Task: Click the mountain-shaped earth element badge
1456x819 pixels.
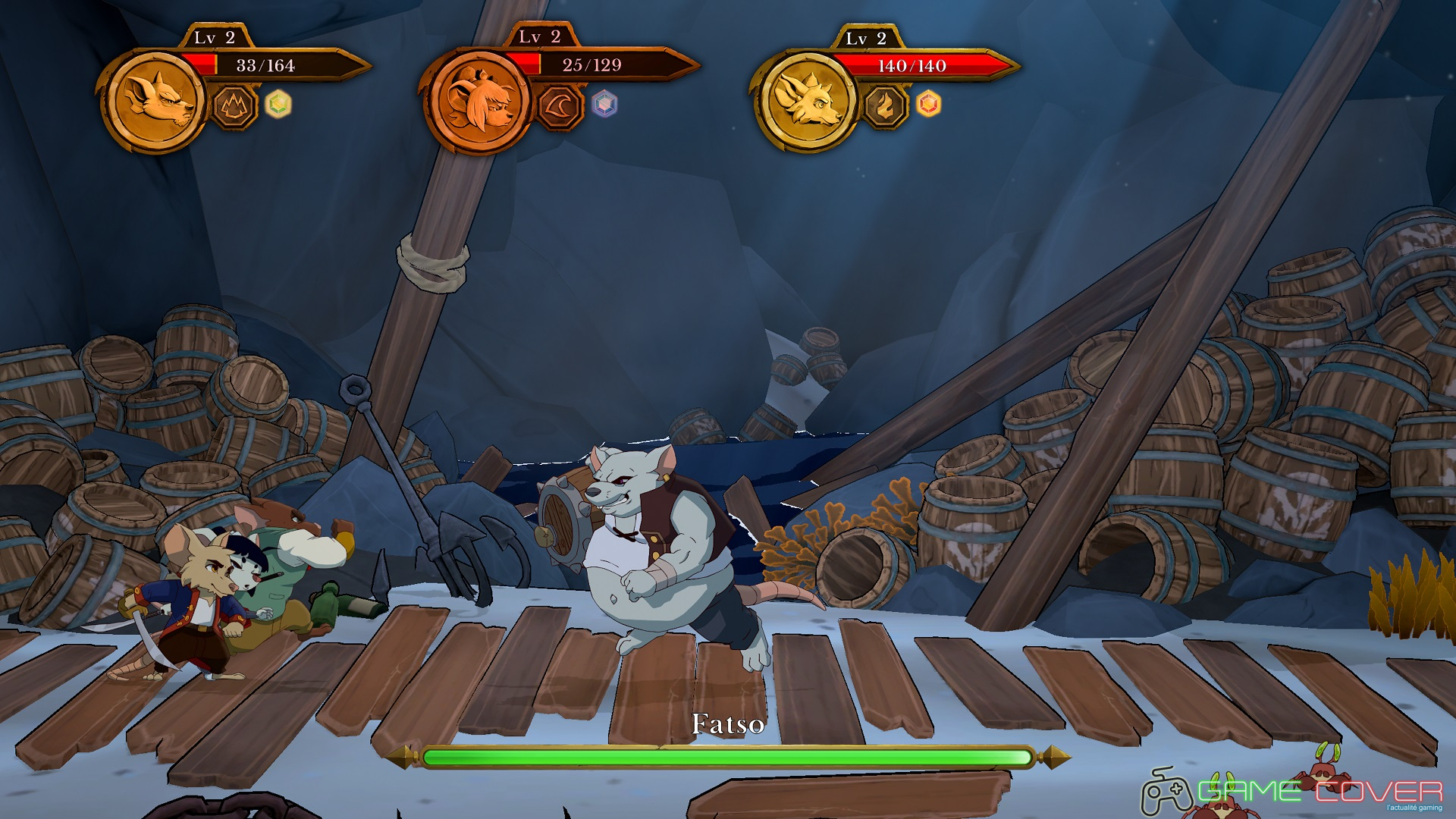Action: coord(234,106)
